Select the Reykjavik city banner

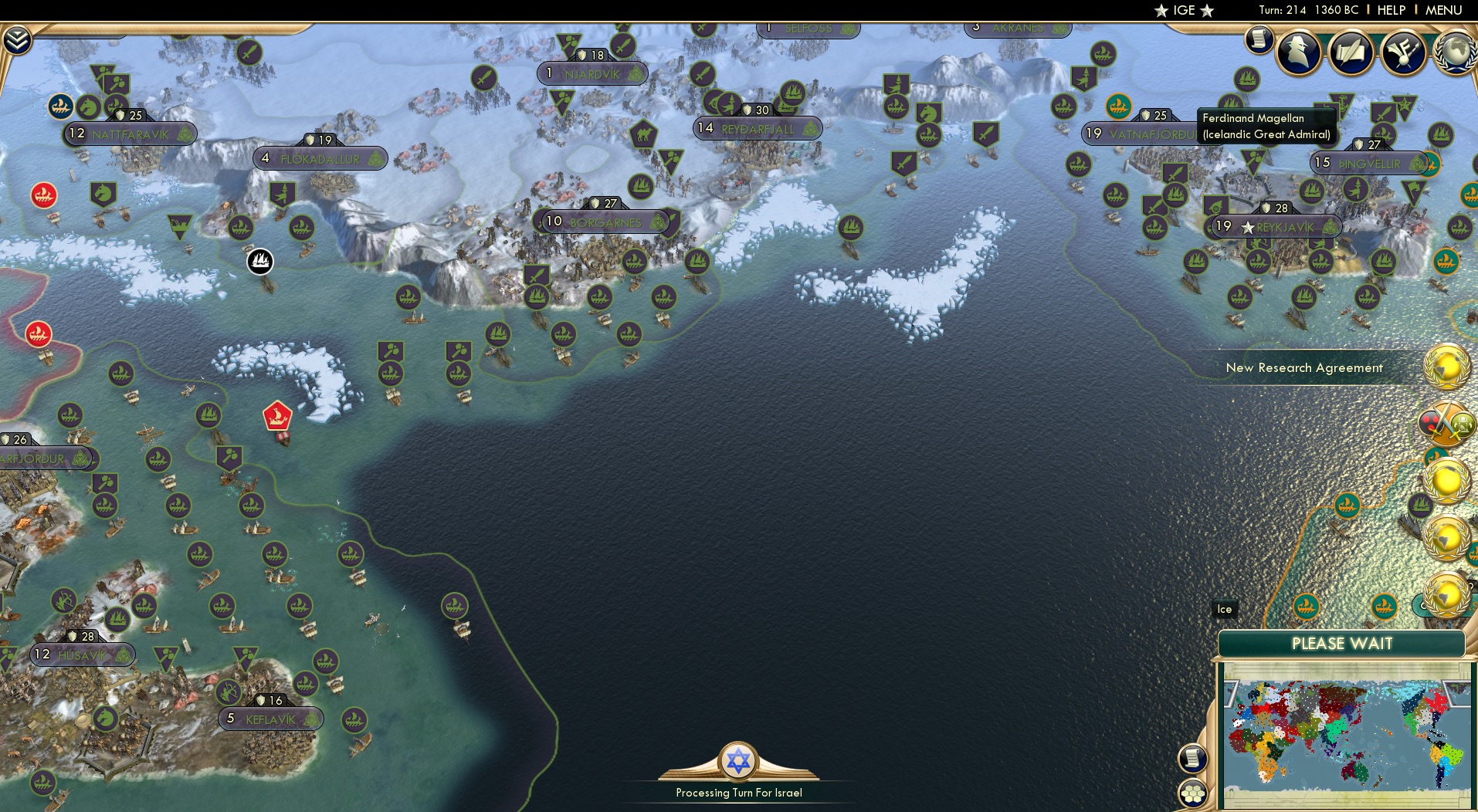[x=1278, y=227]
